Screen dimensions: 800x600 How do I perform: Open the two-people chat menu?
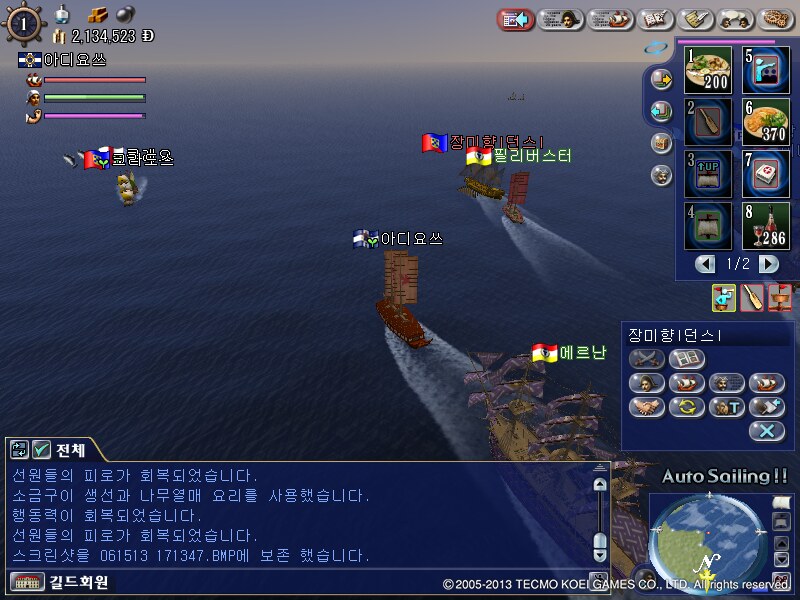(x=731, y=19)
